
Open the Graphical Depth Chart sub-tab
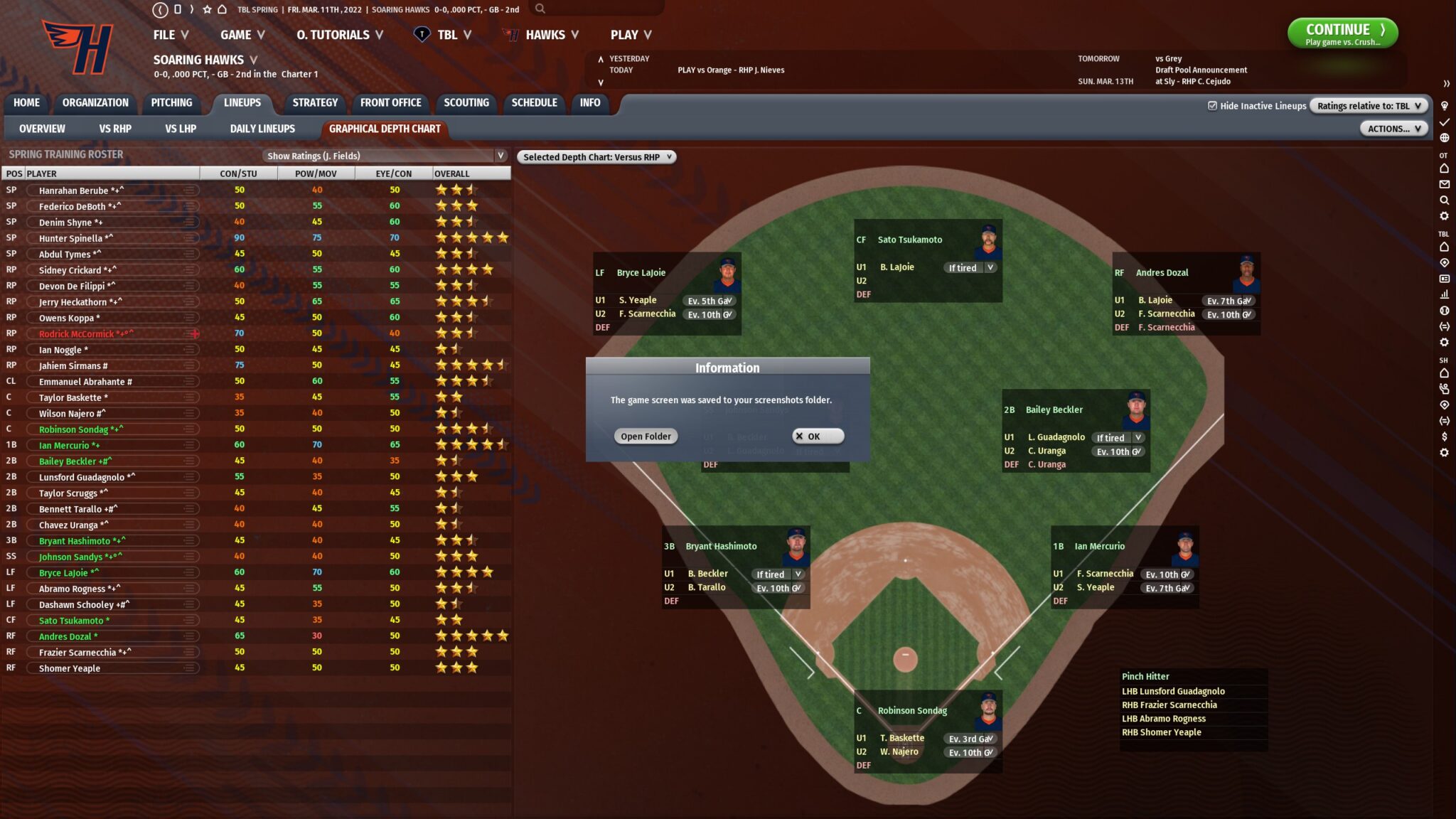(385, 129)
